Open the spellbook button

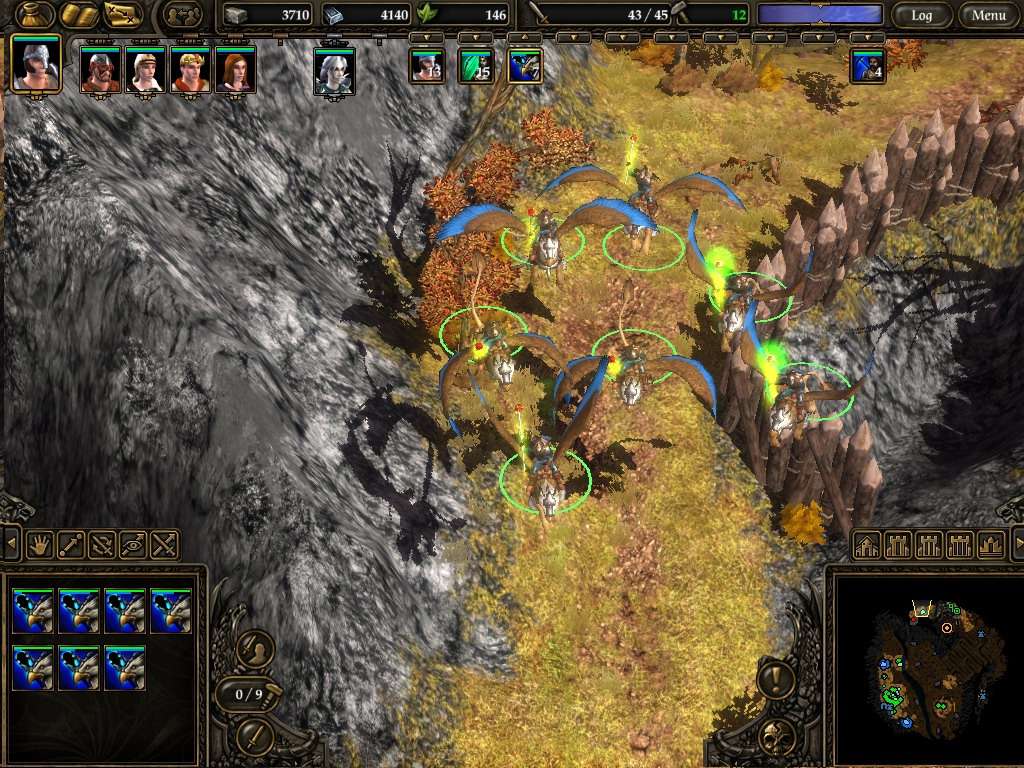(78, 15)
